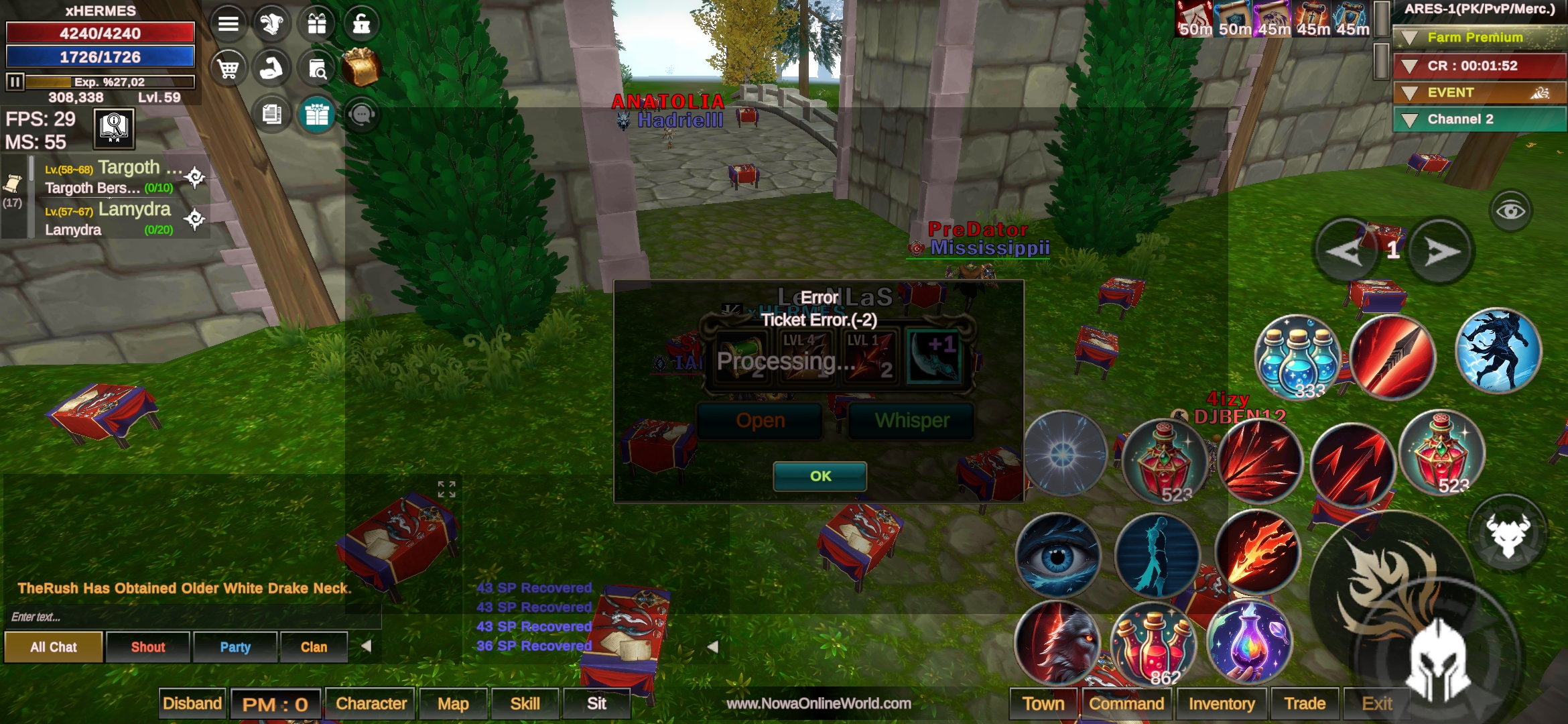Open the Character window
1568x724 pixels.
(371, 703)
